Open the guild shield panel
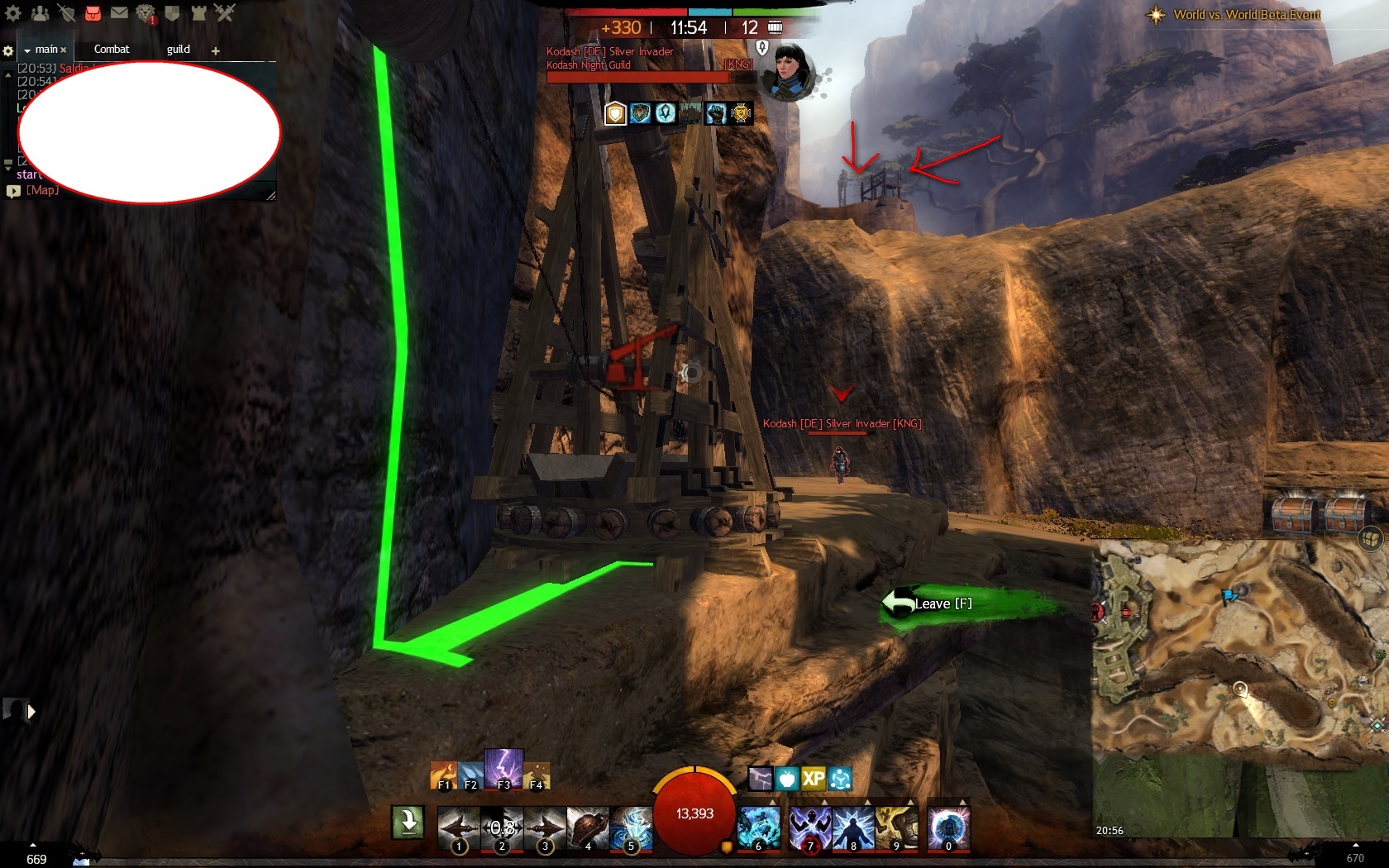The width and height of the screenshot is (1389, 868). (x=172, y=13)
